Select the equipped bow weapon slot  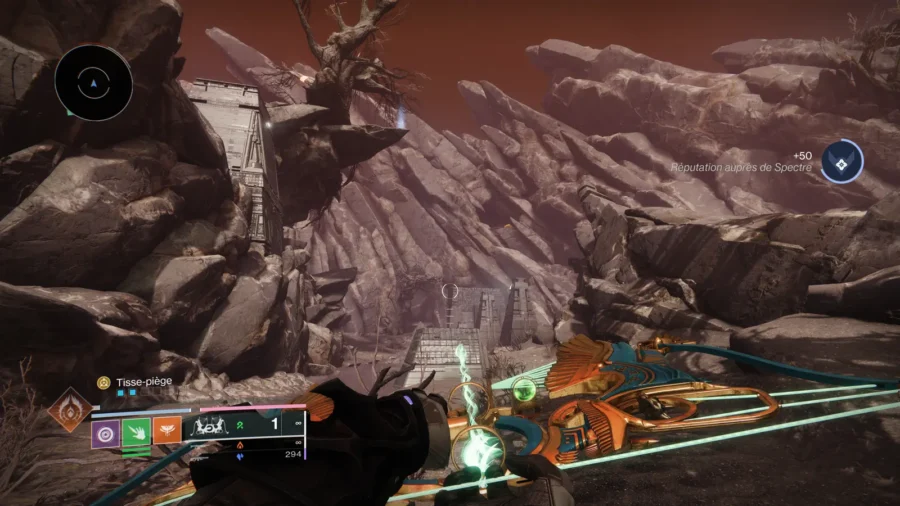pos(217,426)
